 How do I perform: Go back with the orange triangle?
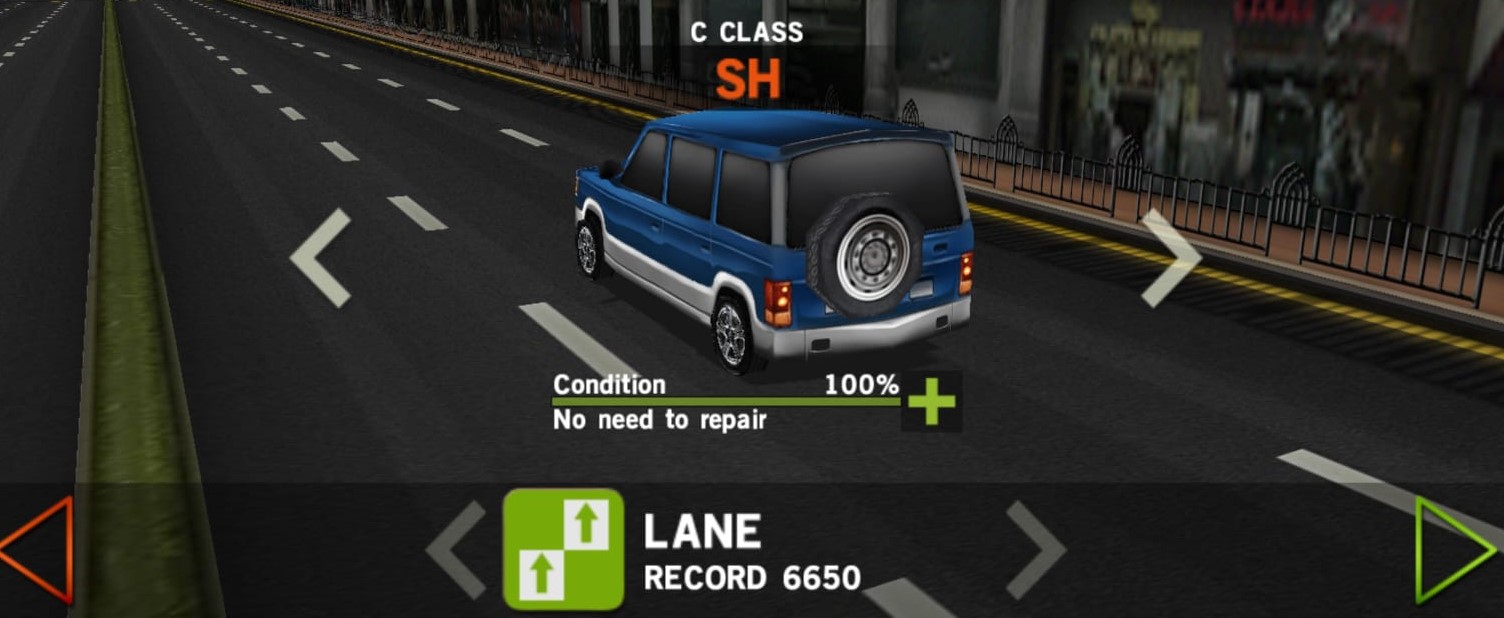(x=38, y=550)
